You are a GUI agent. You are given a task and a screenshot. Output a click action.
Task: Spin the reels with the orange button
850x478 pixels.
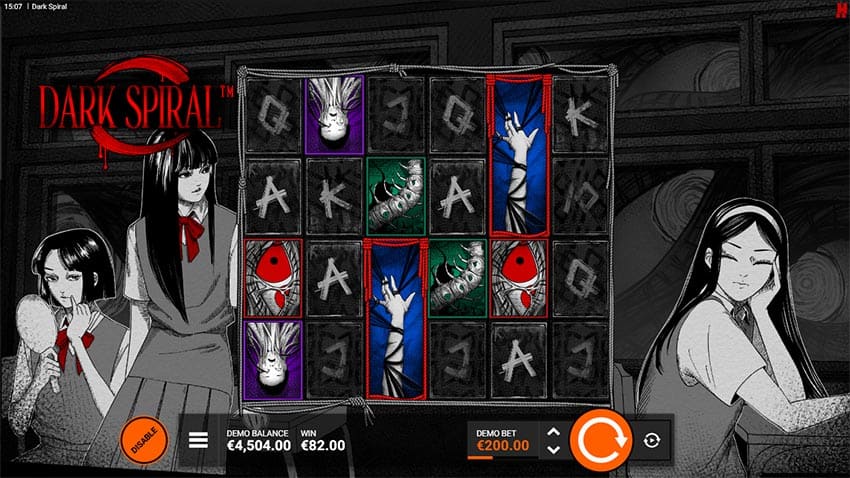click(600, 439)
